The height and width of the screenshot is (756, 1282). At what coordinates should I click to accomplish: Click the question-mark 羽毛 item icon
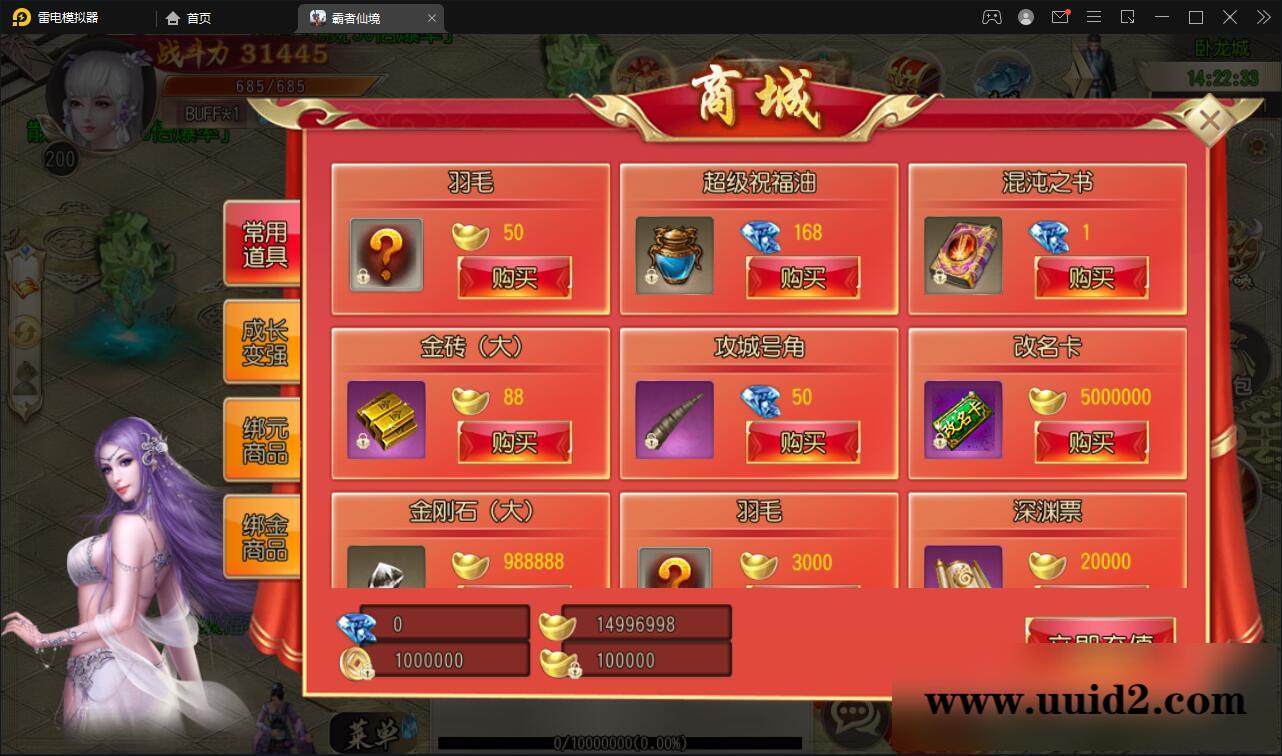pos(385,255)
